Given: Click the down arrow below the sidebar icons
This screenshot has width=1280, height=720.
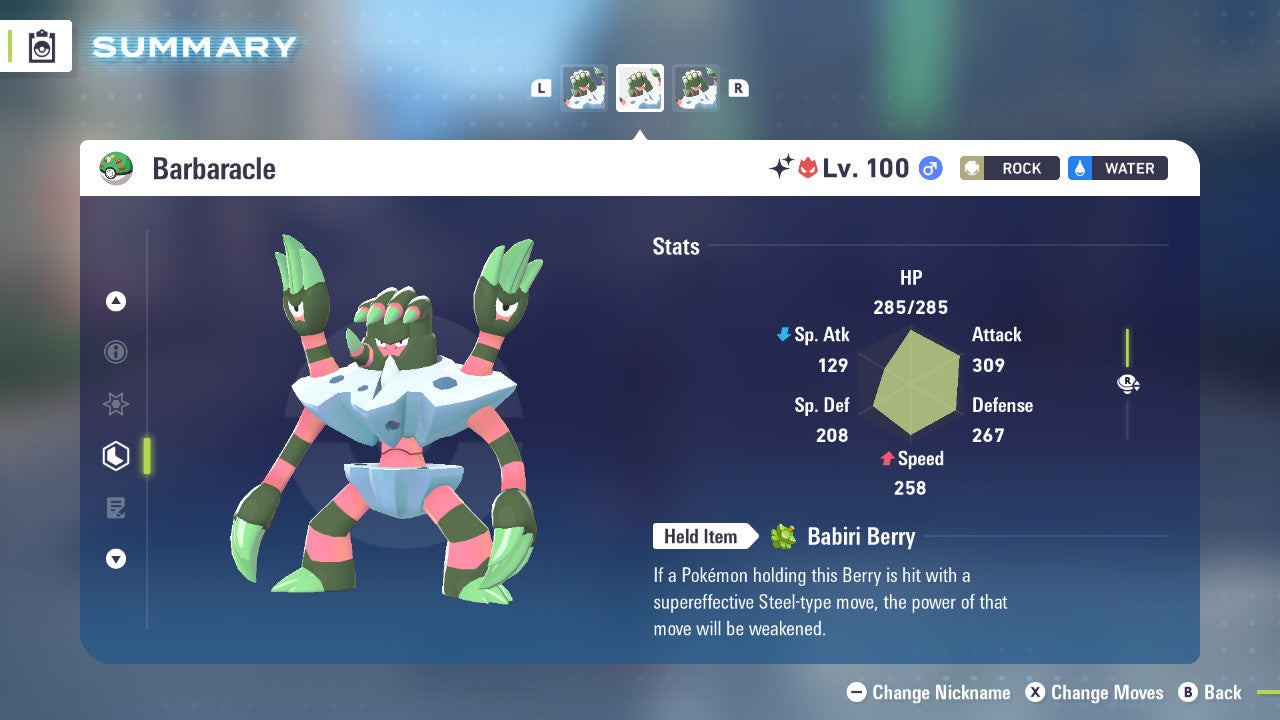Looking at the screenshot, I should pyautogui.click(x=116, y=559).
